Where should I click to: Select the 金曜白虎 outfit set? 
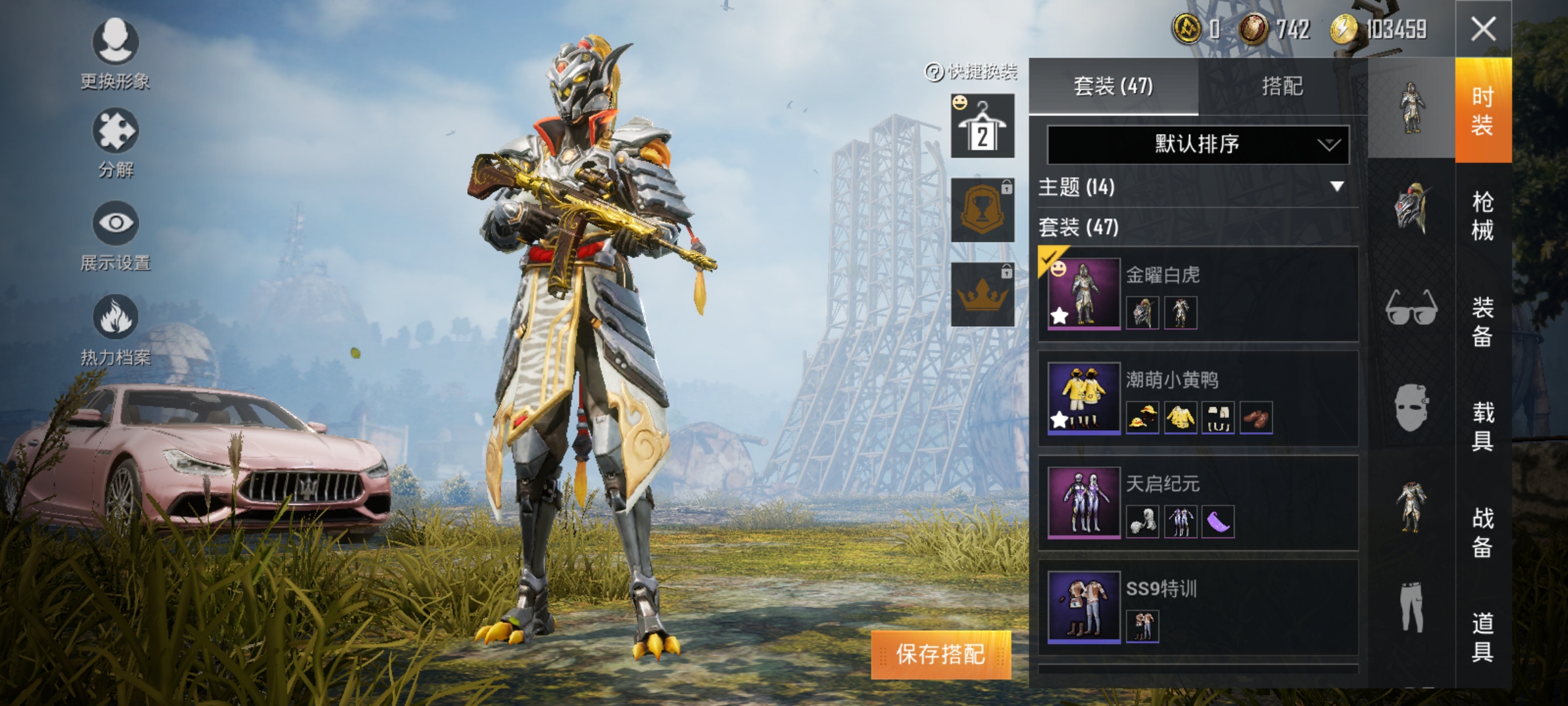(x=1198, y=294)
